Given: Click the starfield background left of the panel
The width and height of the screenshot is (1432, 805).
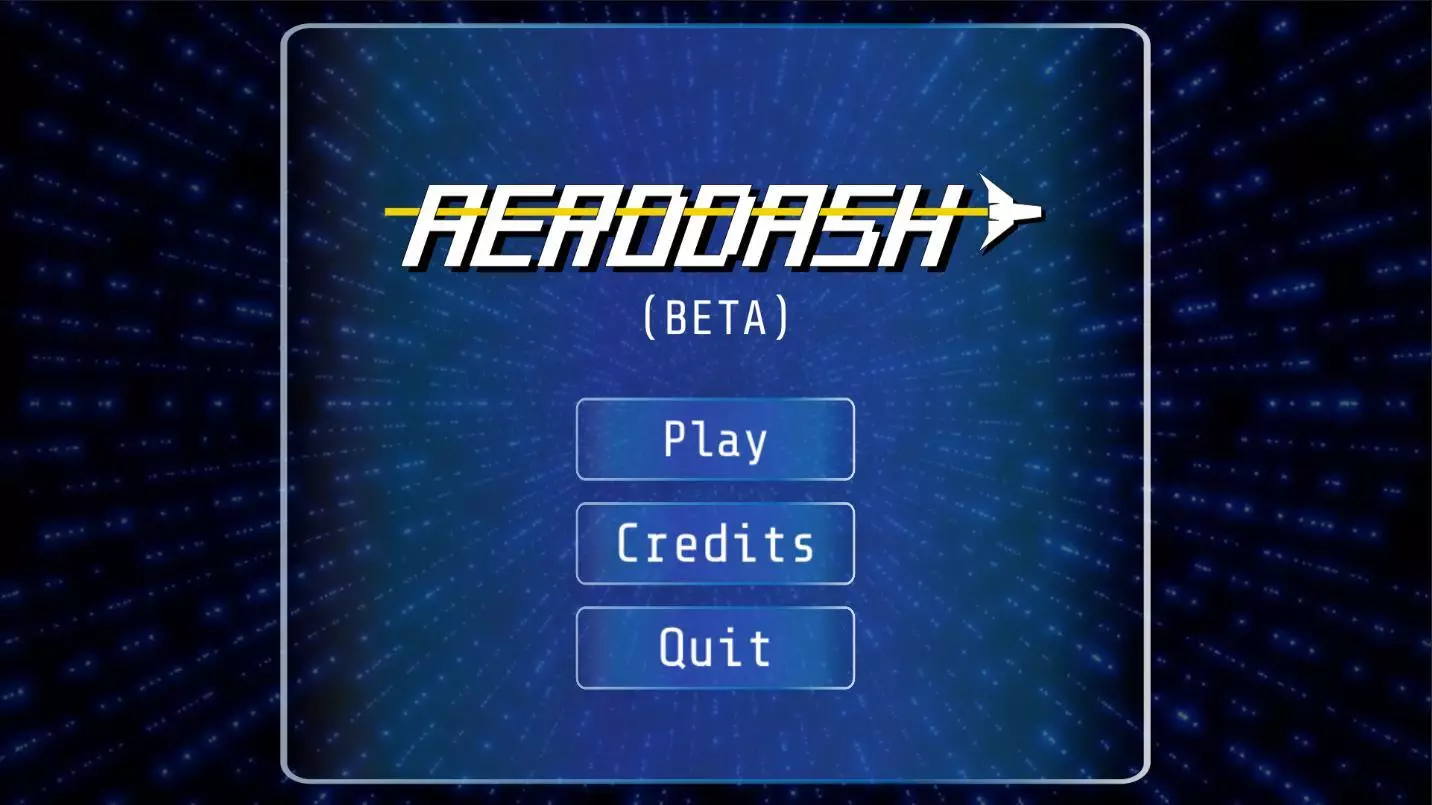Looking at the screenshot, I should point(140,400).
